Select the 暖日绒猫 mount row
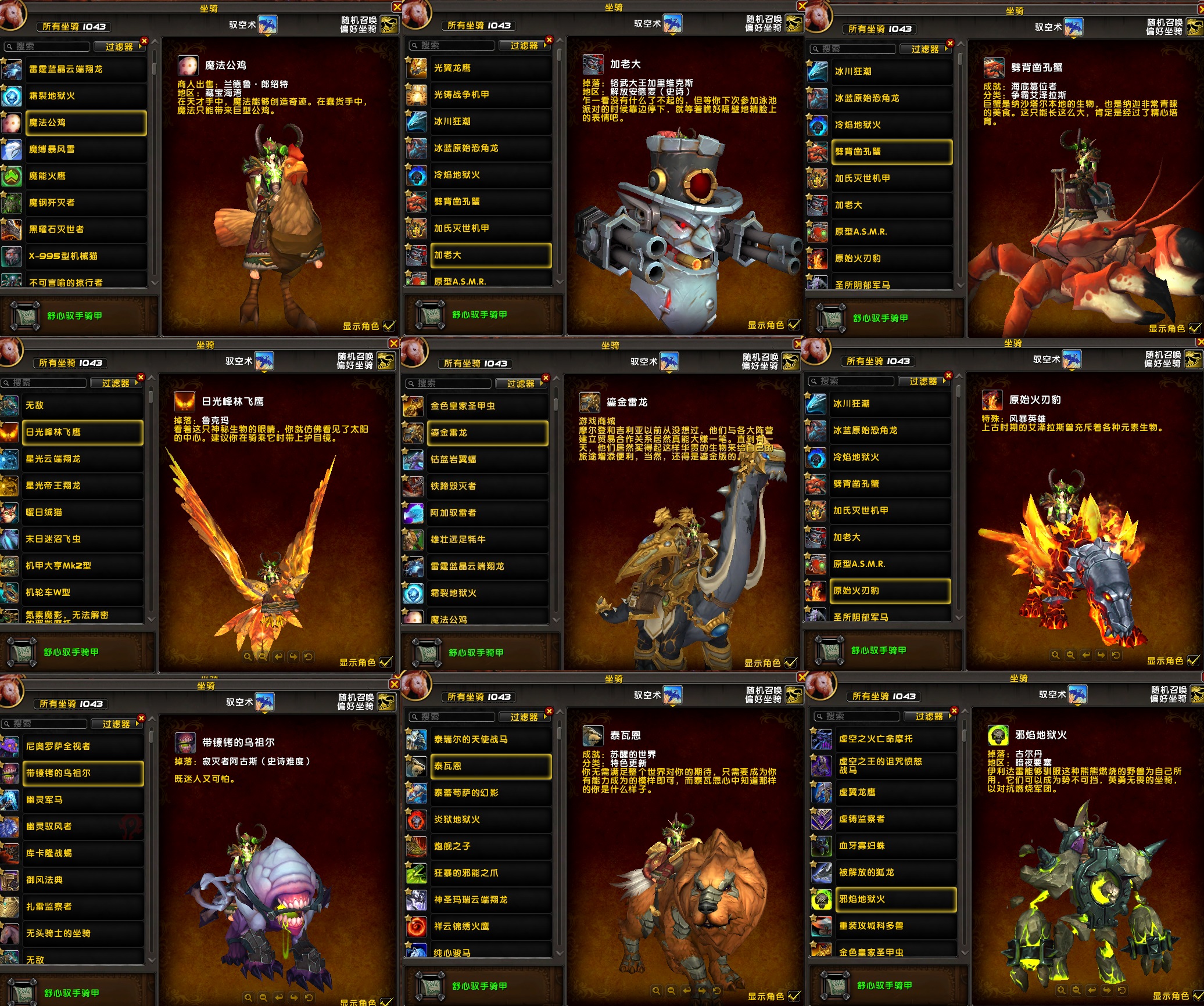This screenshot has width=1204, height=1006. 83,512
